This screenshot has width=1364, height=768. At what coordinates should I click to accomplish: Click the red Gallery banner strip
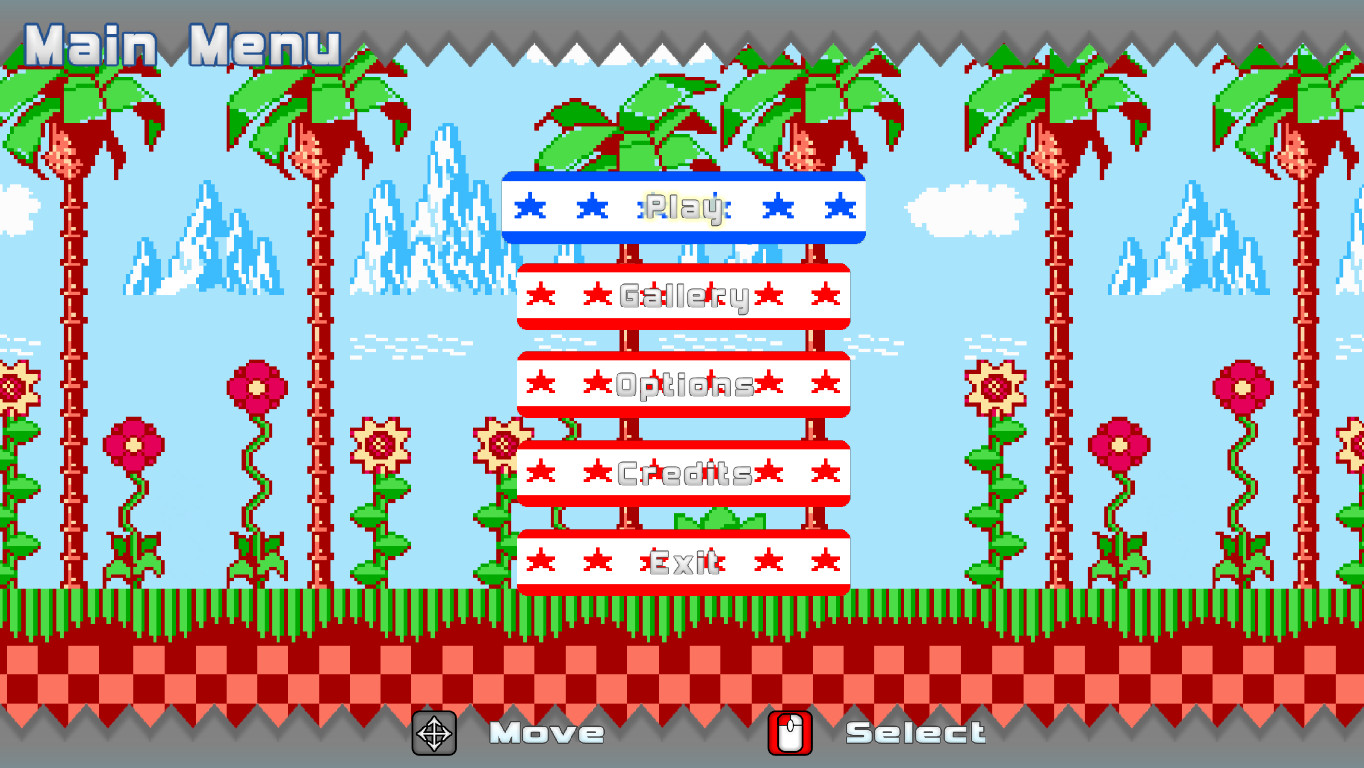click(683, 295)
